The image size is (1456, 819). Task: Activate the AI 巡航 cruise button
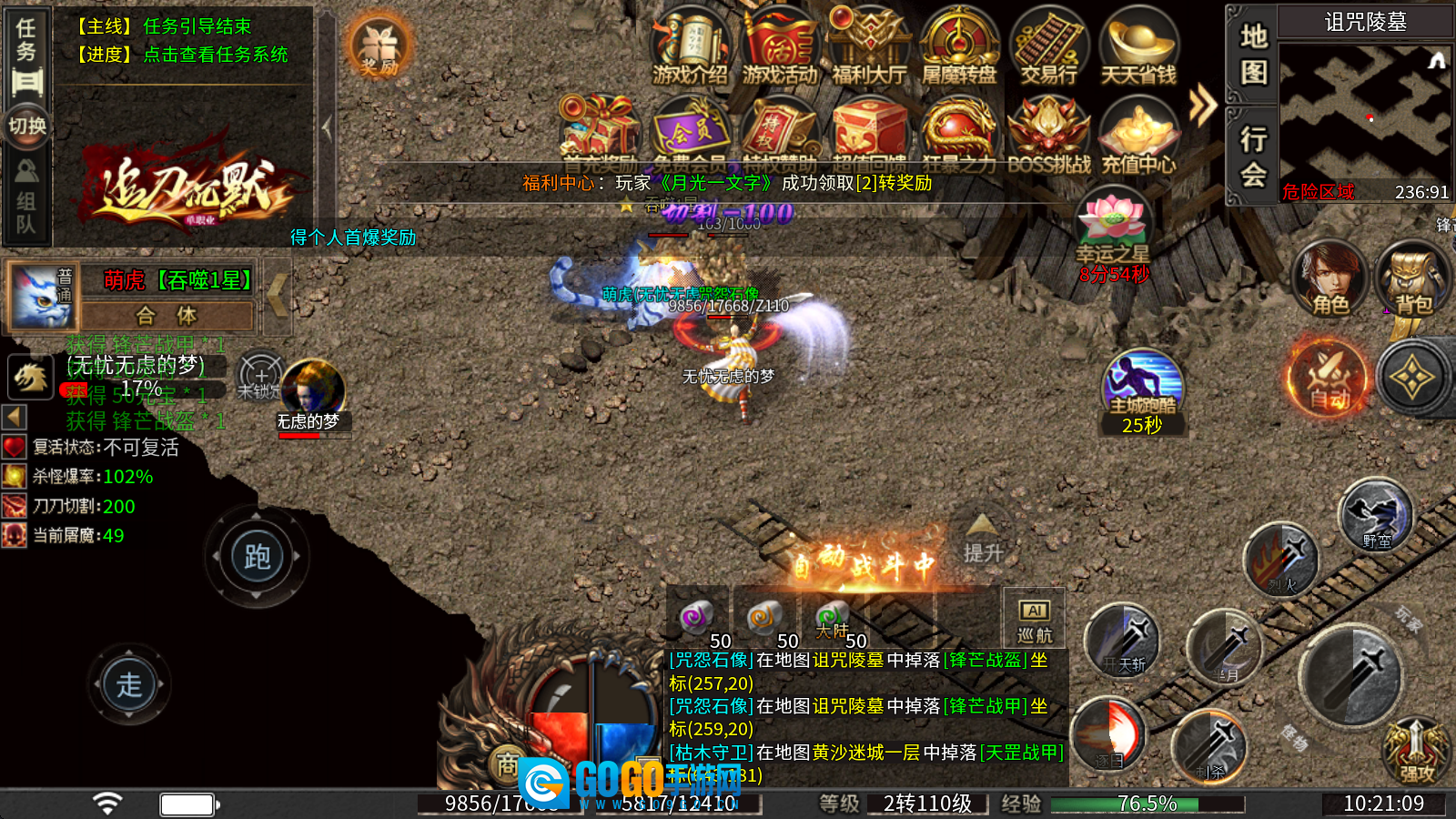[1034, 621]
